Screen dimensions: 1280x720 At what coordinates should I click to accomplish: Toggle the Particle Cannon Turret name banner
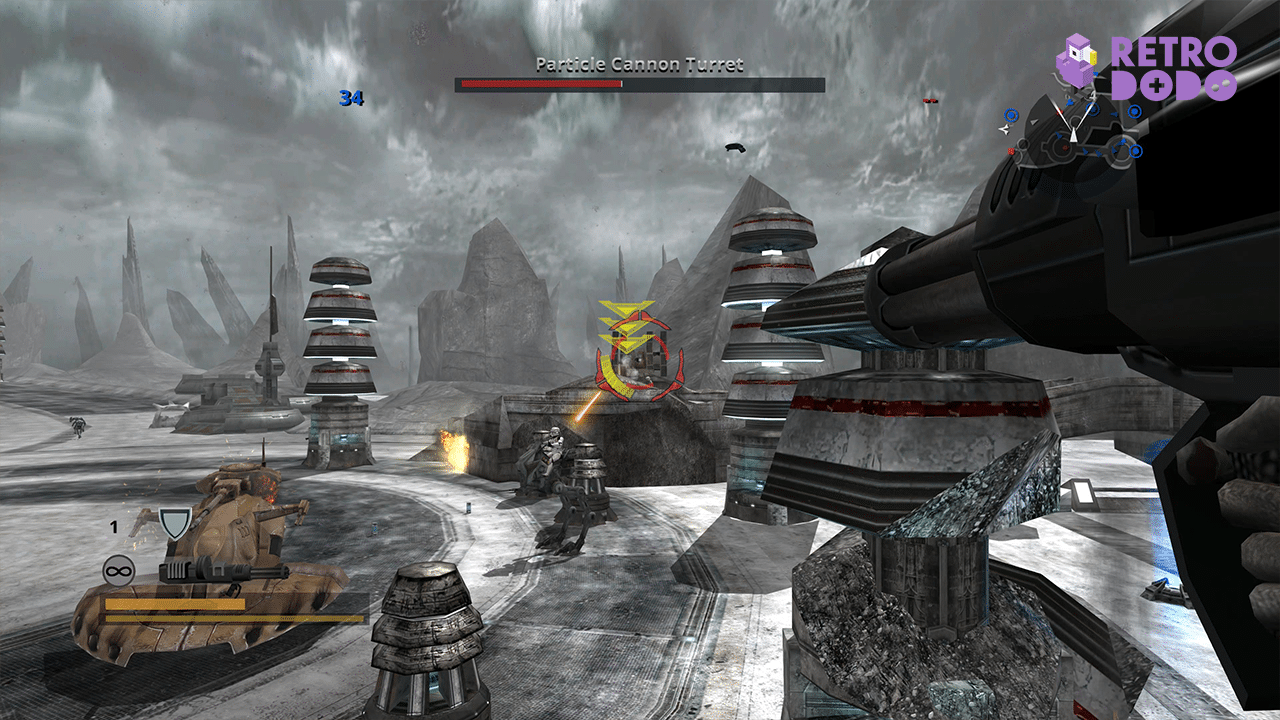click(x=639, y=62)
